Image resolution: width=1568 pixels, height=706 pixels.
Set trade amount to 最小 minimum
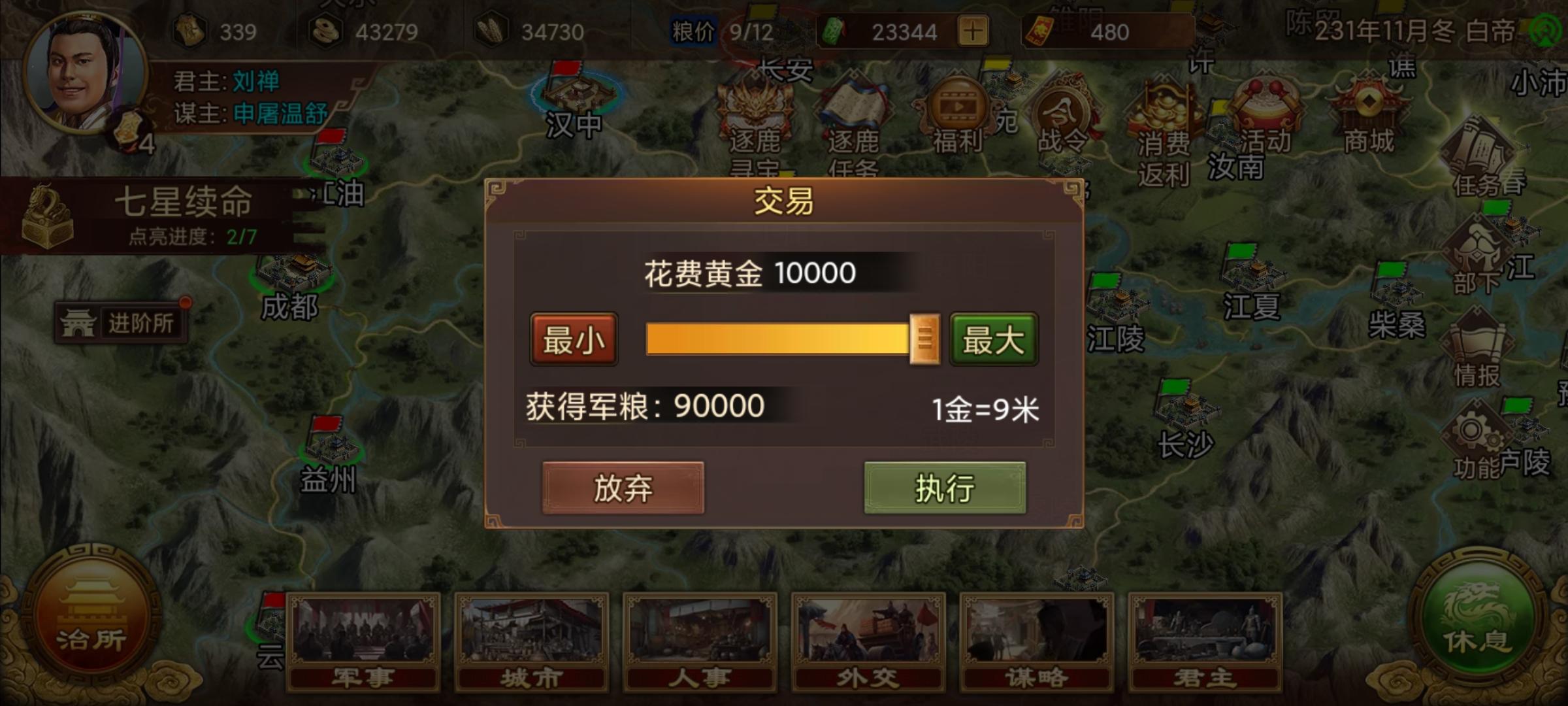[x=574, y=339]
